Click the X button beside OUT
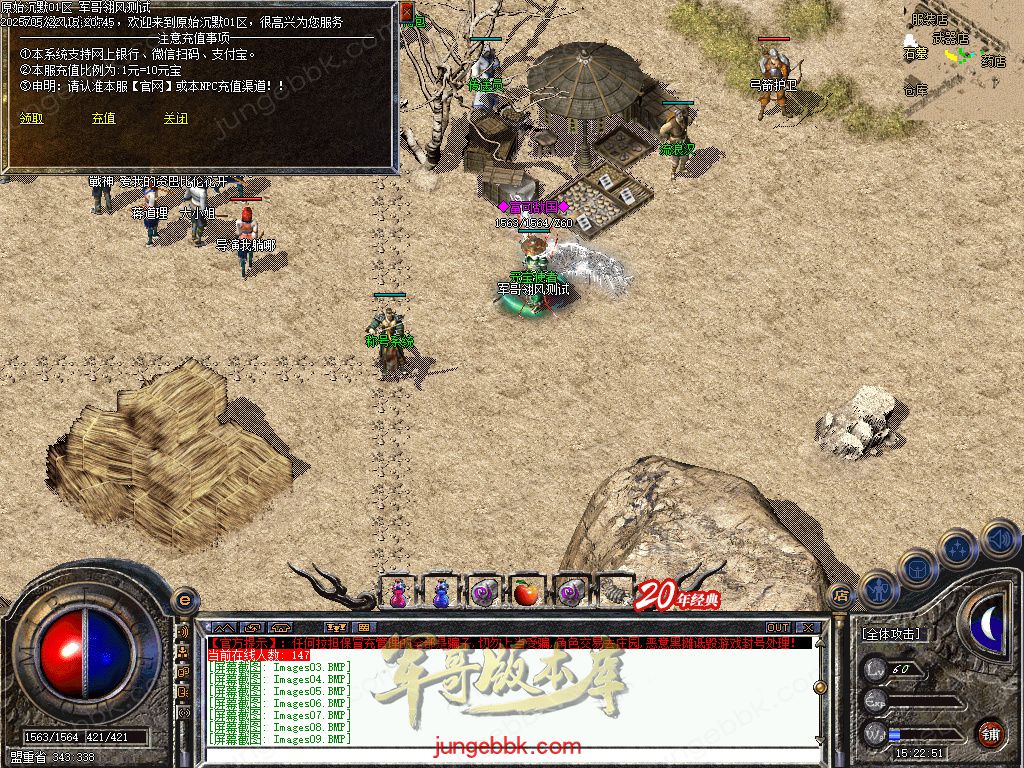This screenshot has width=1024, height=768. pyautogui.click(x=808, y=628)
